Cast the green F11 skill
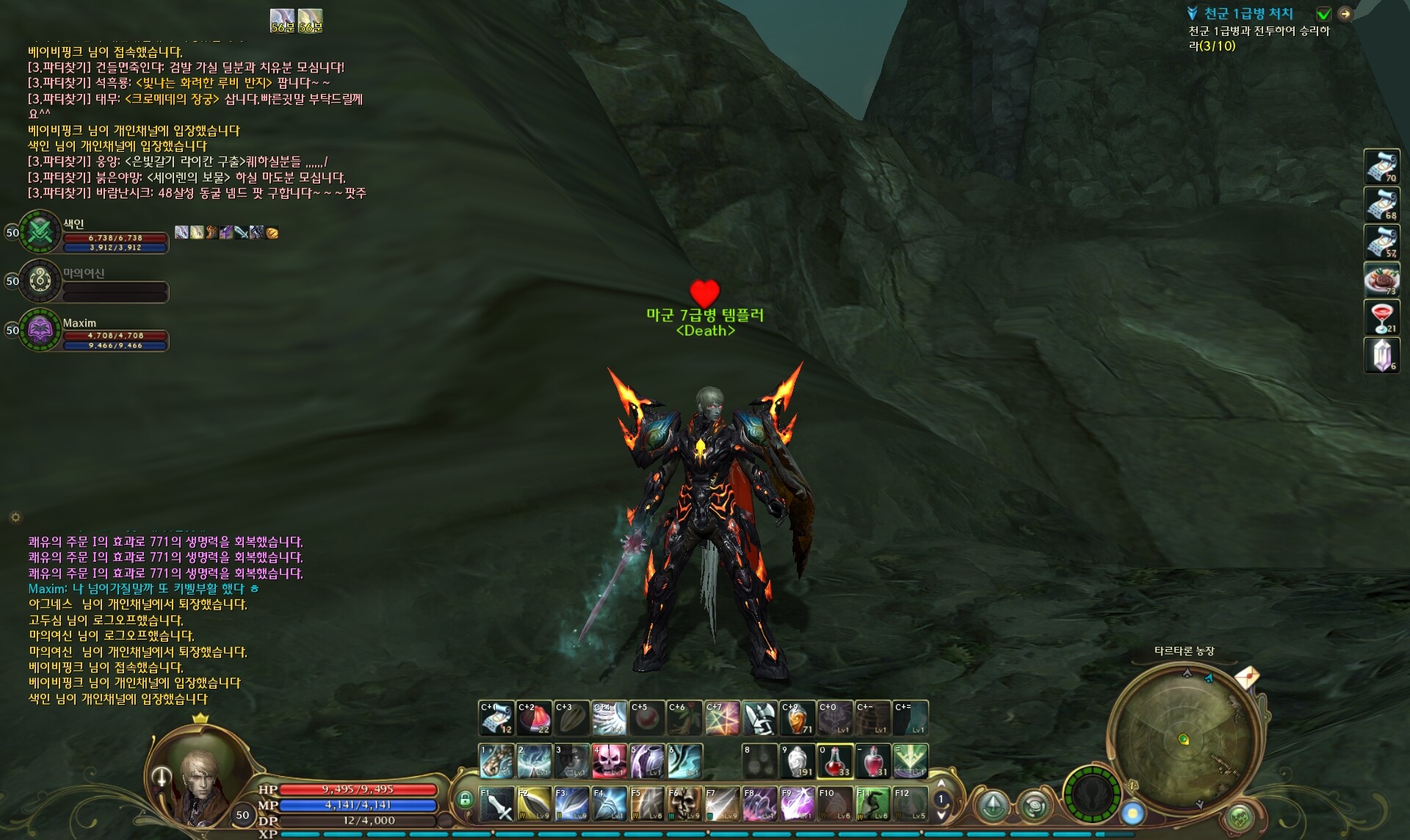Viewport: 1410px width, 840px height. (872, 804)
